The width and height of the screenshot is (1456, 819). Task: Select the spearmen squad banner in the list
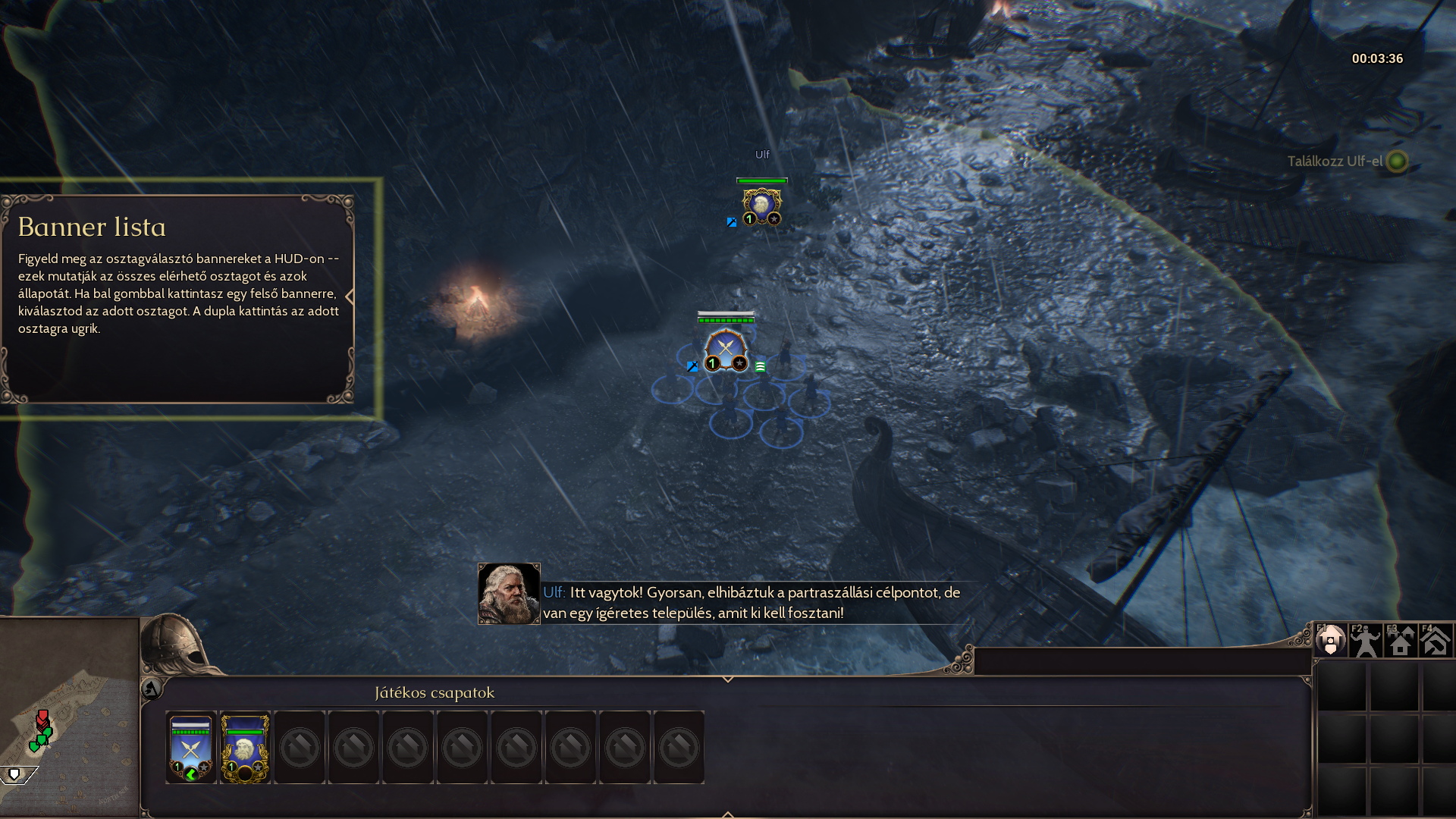click(x=191, y=748)
